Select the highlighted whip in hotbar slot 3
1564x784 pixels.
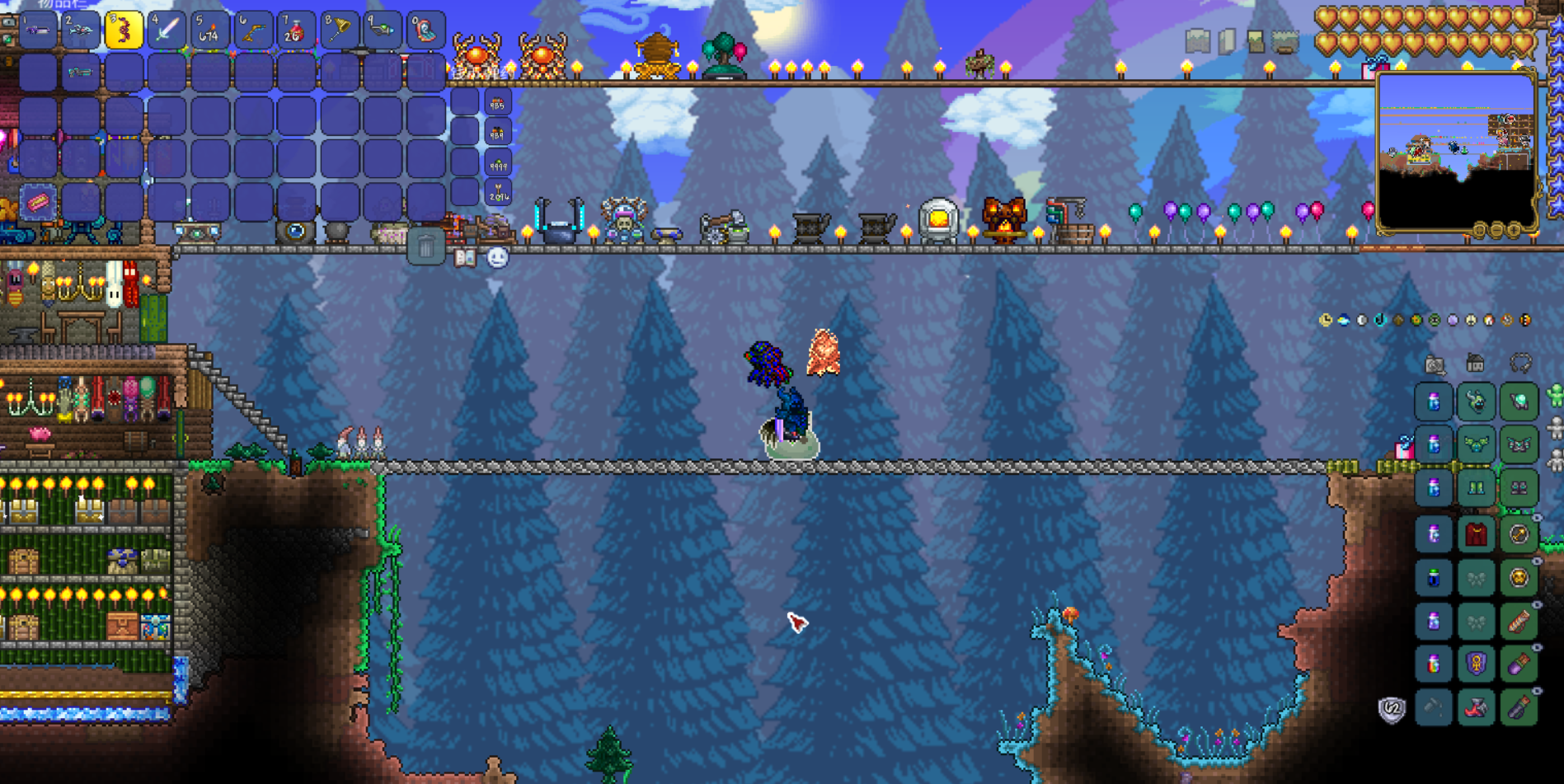pos(124,31)
